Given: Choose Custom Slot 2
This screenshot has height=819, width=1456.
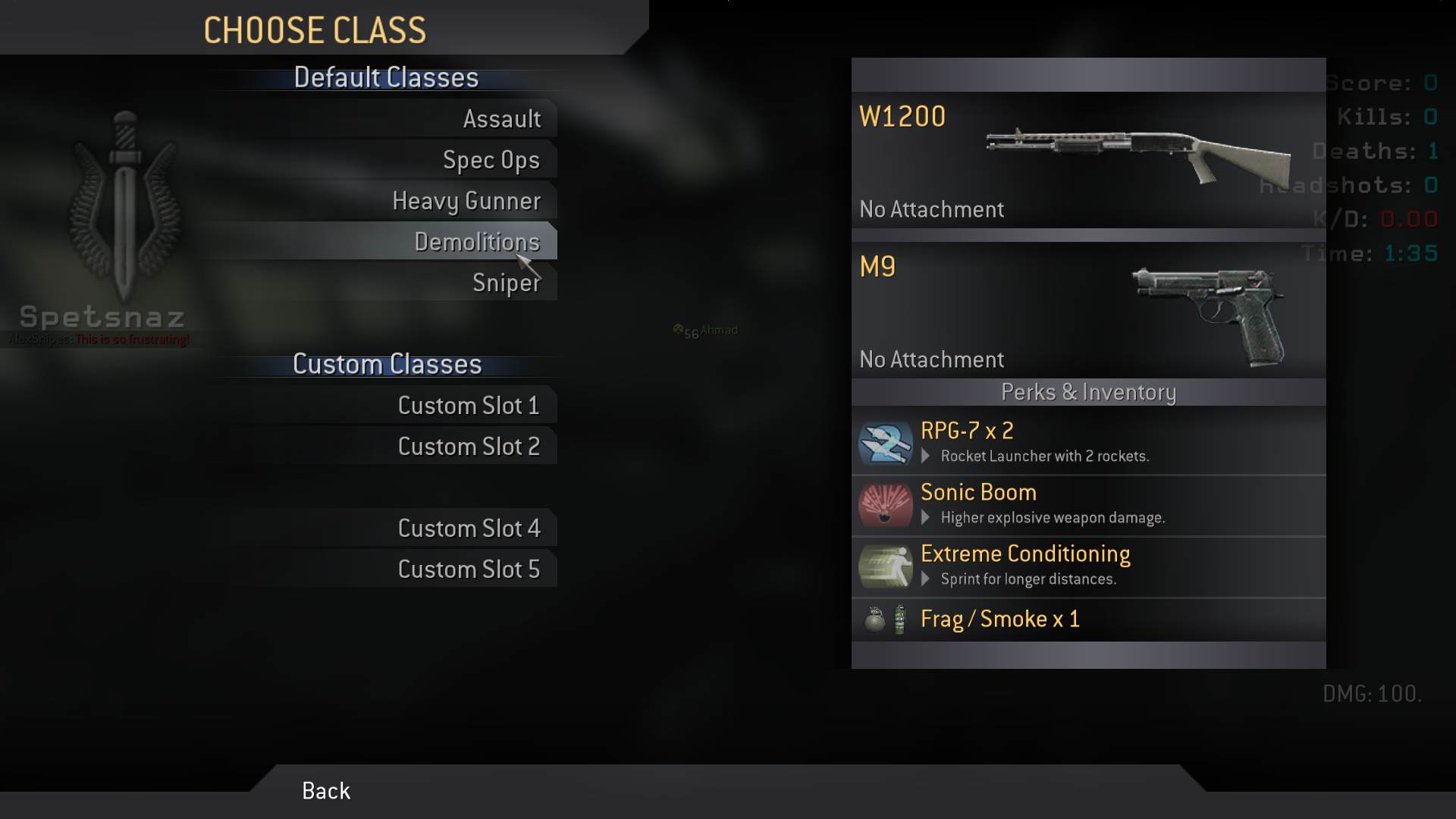Looking at the screenshot, I should click(469, 447).
